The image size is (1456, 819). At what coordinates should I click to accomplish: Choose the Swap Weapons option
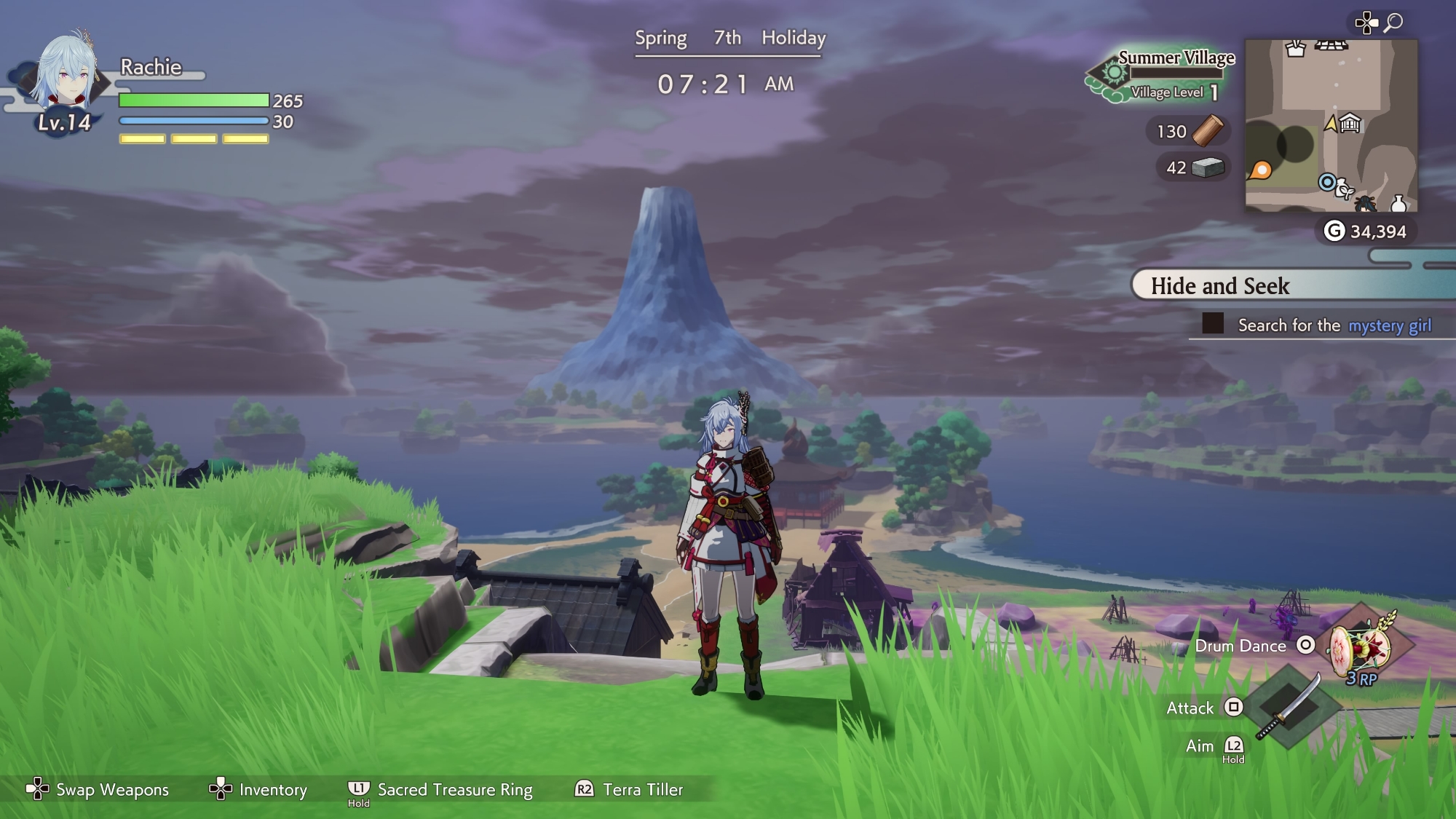[x=112, y=790]
